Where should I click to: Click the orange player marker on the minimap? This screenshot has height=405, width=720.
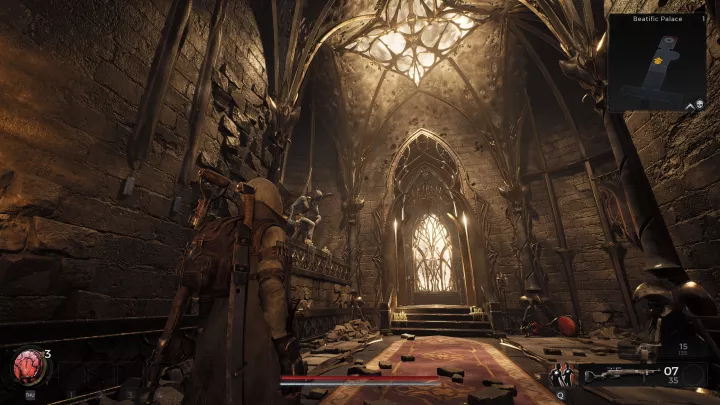(x=656, y=60)
